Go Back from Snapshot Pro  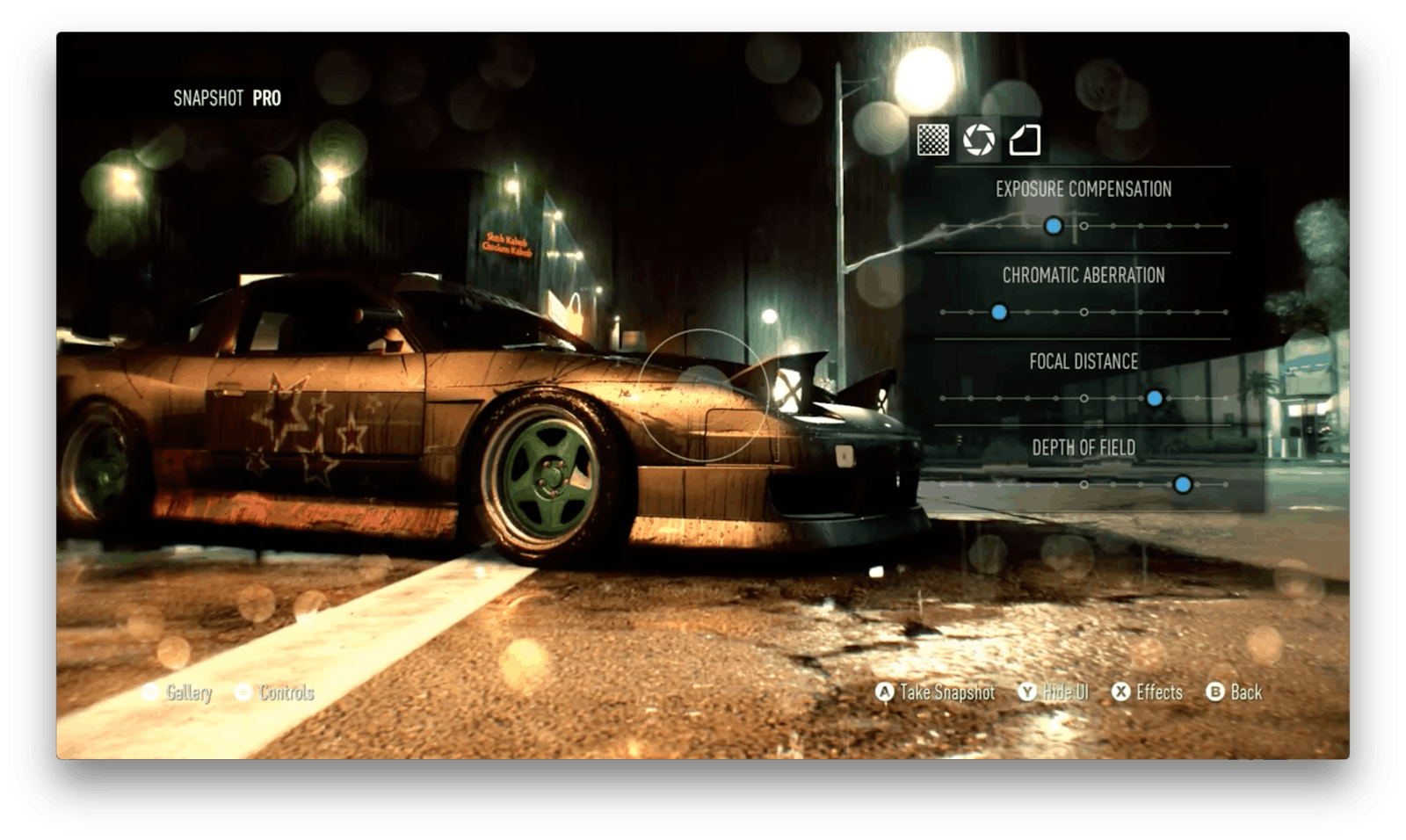pyautogui.click(x=1235, y=692)
